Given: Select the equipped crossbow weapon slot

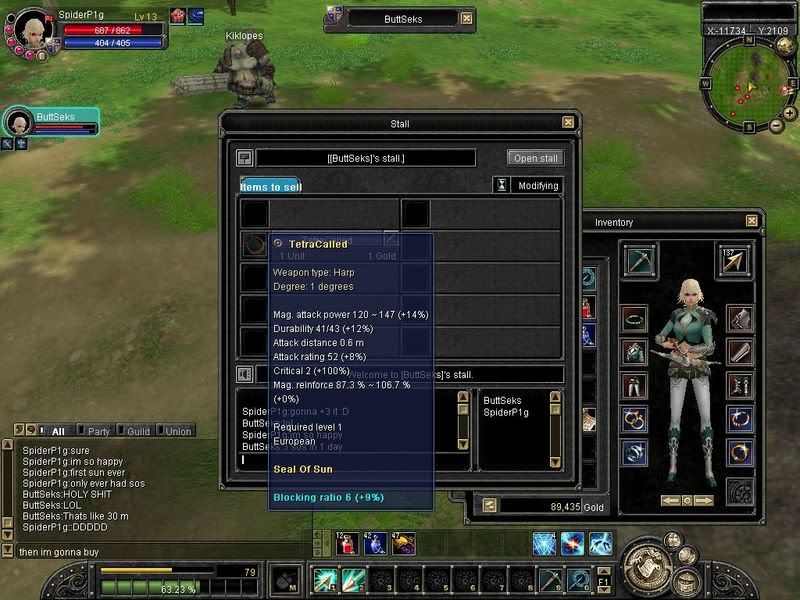Looking at the screenshot, I should tap(639, 261).
